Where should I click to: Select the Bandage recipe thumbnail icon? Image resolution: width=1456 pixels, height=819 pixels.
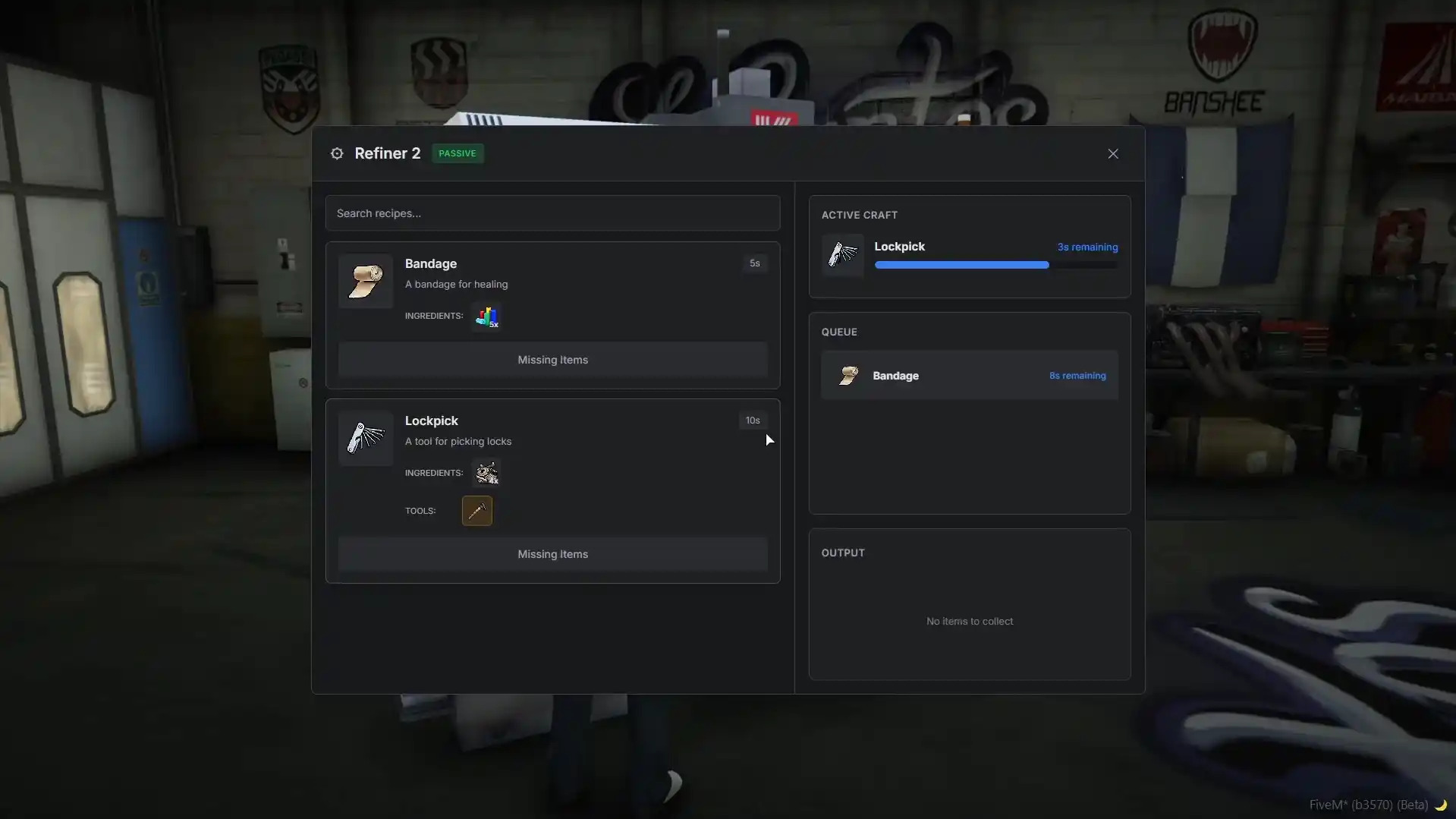(365, 280)
